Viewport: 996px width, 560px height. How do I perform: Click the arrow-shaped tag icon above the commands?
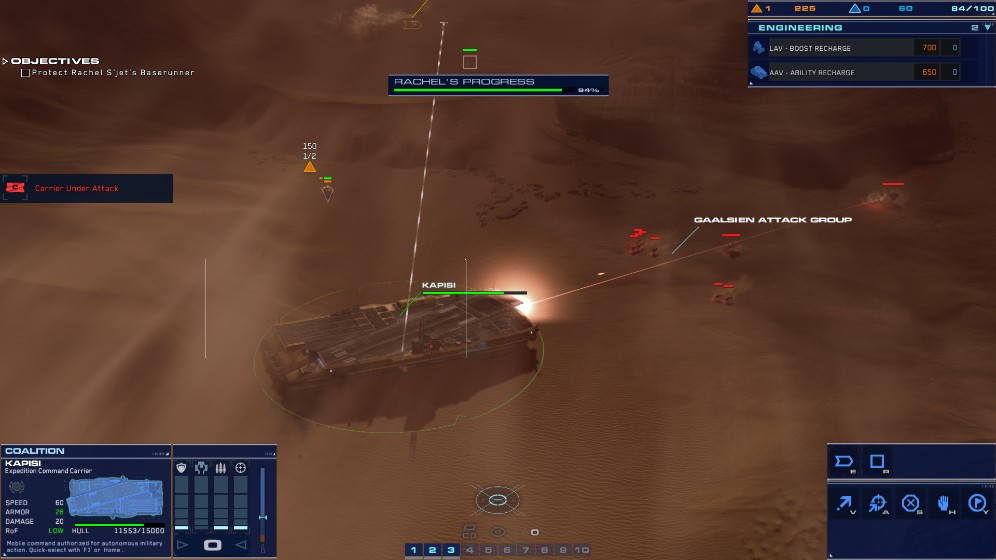pos(845,462)
